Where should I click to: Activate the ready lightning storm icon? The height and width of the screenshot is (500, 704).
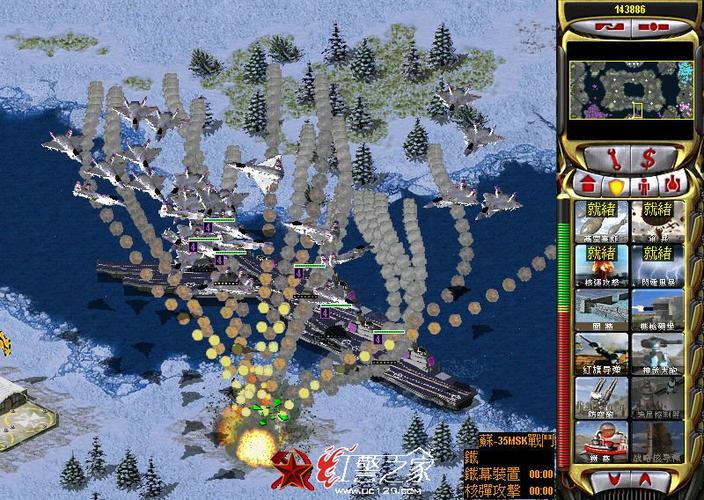pyautogui.click(x=657, y=265)
